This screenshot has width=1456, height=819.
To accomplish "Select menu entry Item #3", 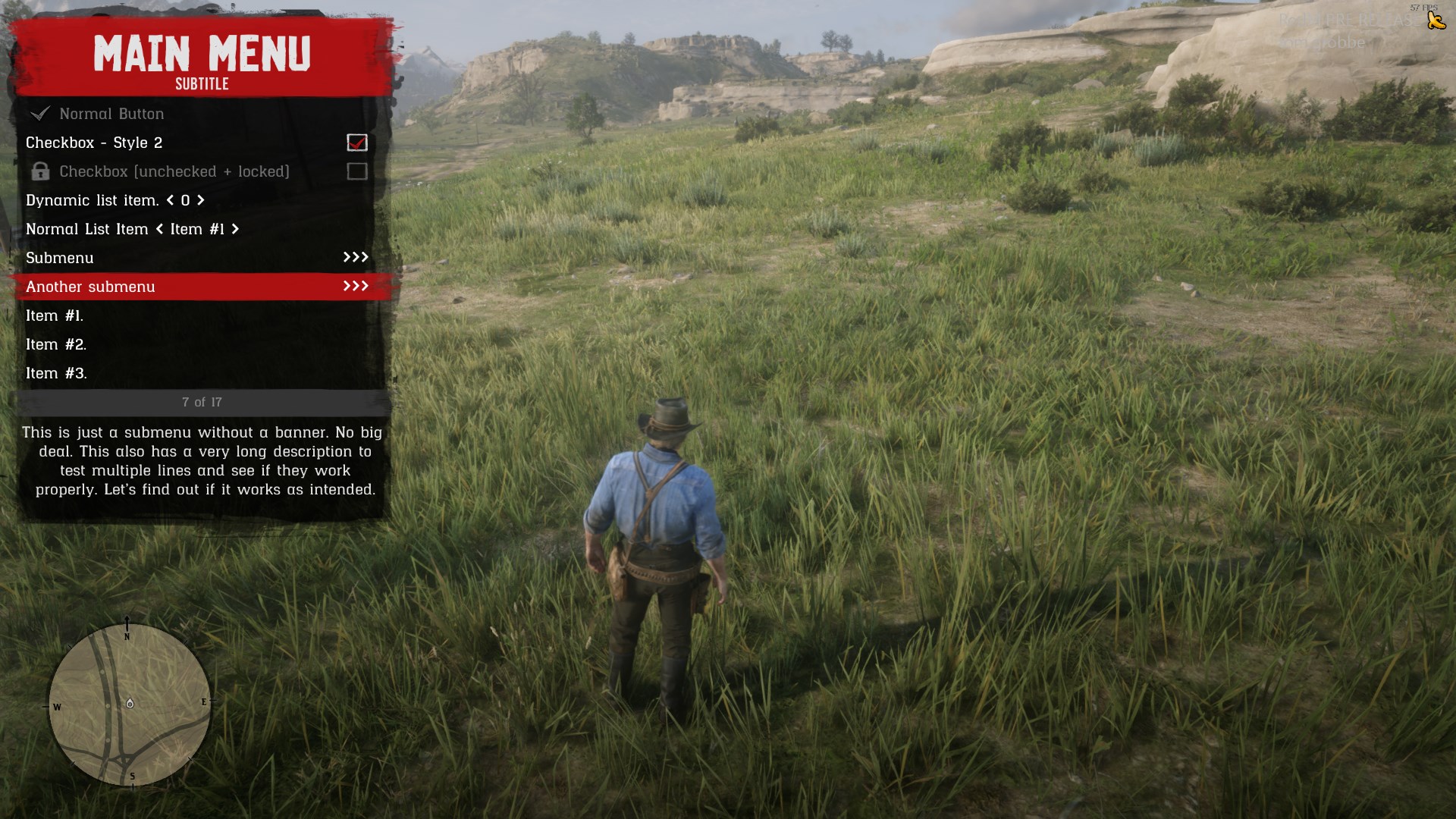I will point(56,373).
